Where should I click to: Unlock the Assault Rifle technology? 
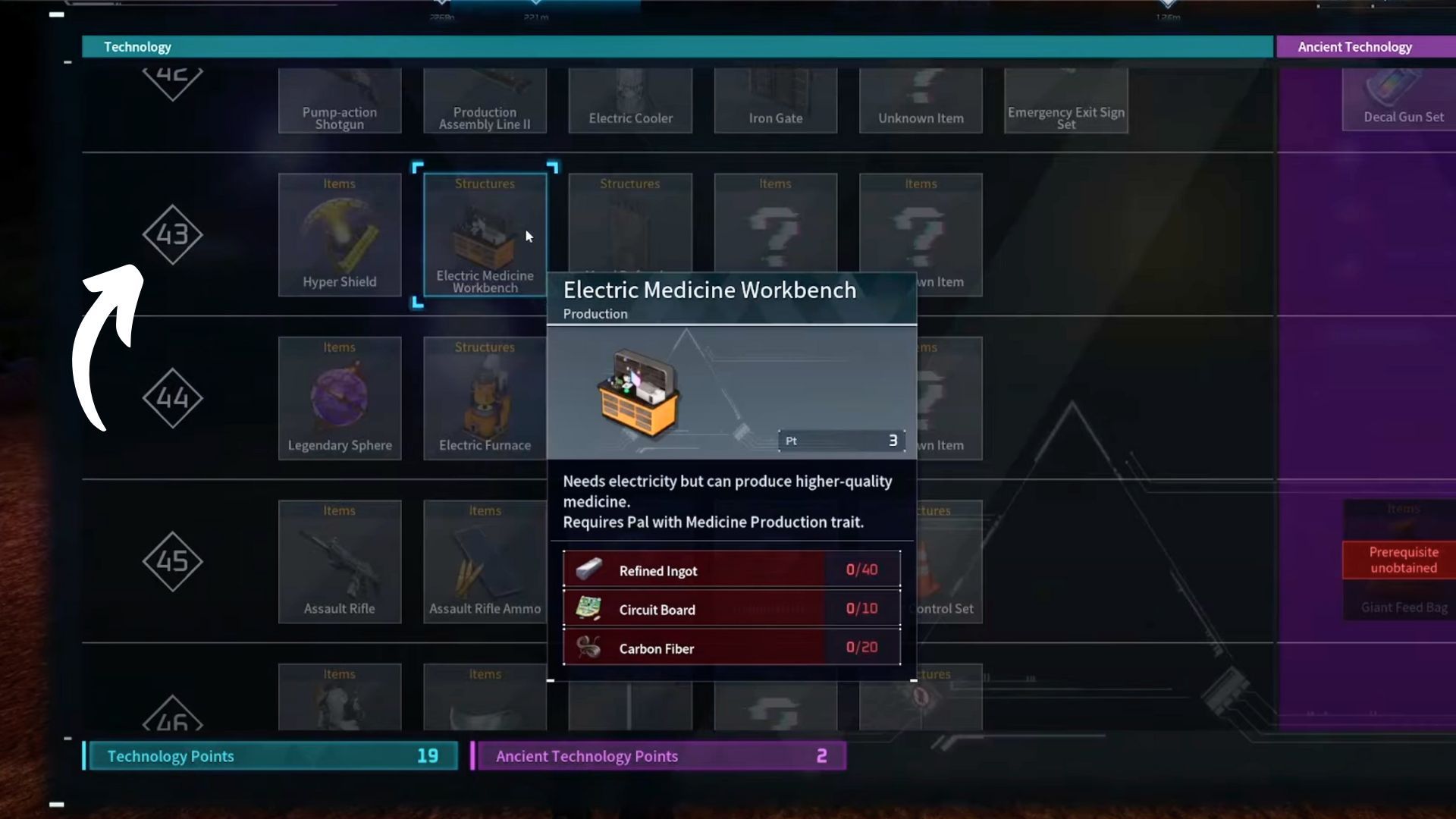[x=339, y=561]
